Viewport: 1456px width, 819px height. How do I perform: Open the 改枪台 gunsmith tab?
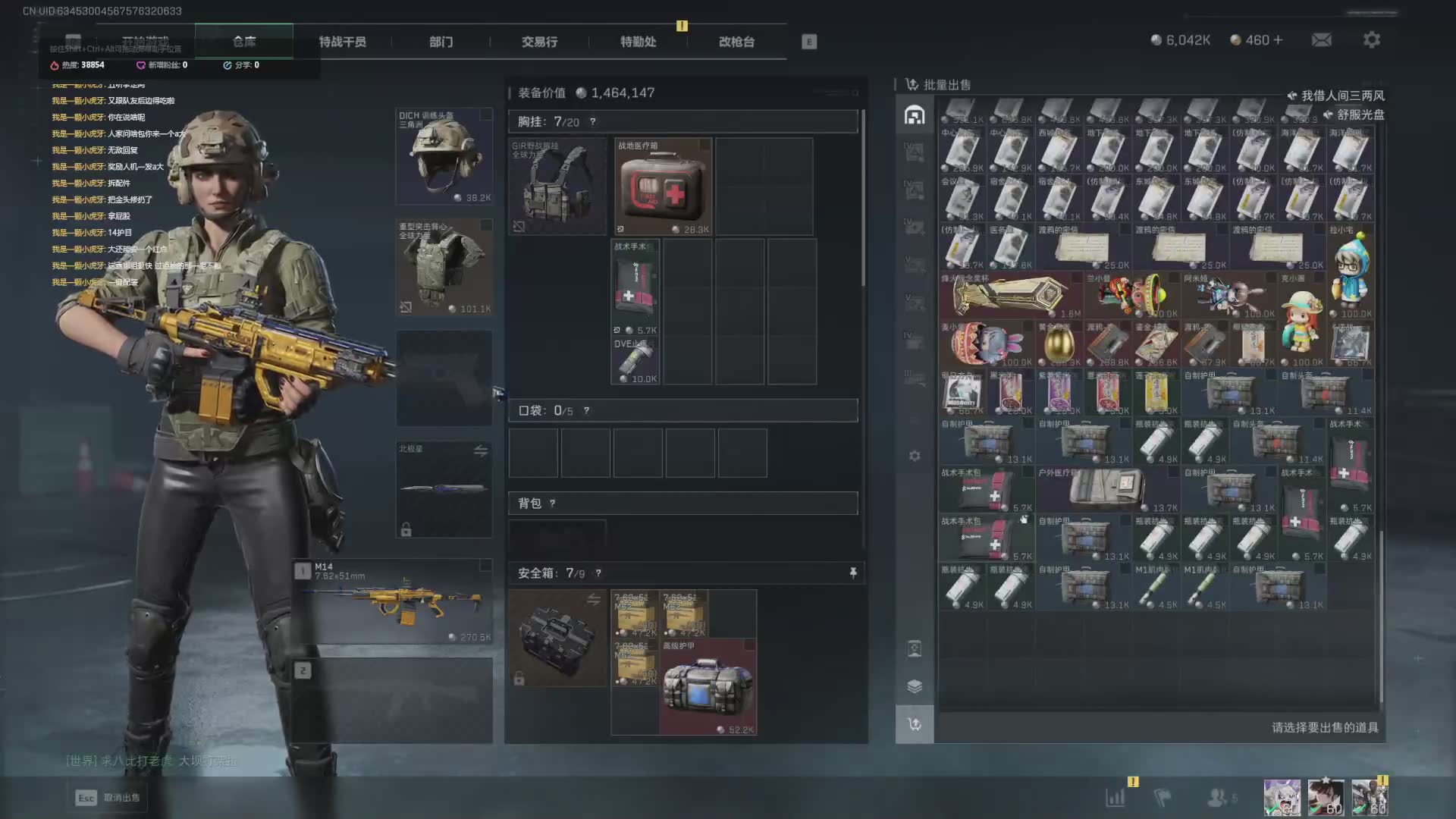pyautogui.click(x=736, y=42)
